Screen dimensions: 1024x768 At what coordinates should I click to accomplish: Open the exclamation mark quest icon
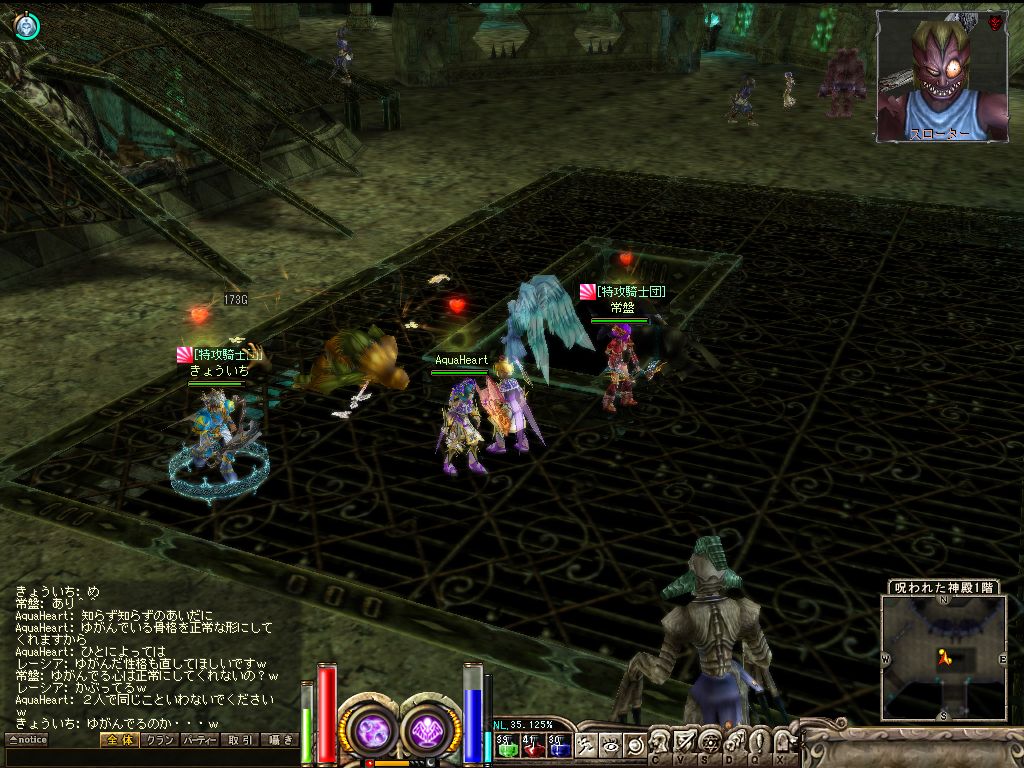coord(760,742)
